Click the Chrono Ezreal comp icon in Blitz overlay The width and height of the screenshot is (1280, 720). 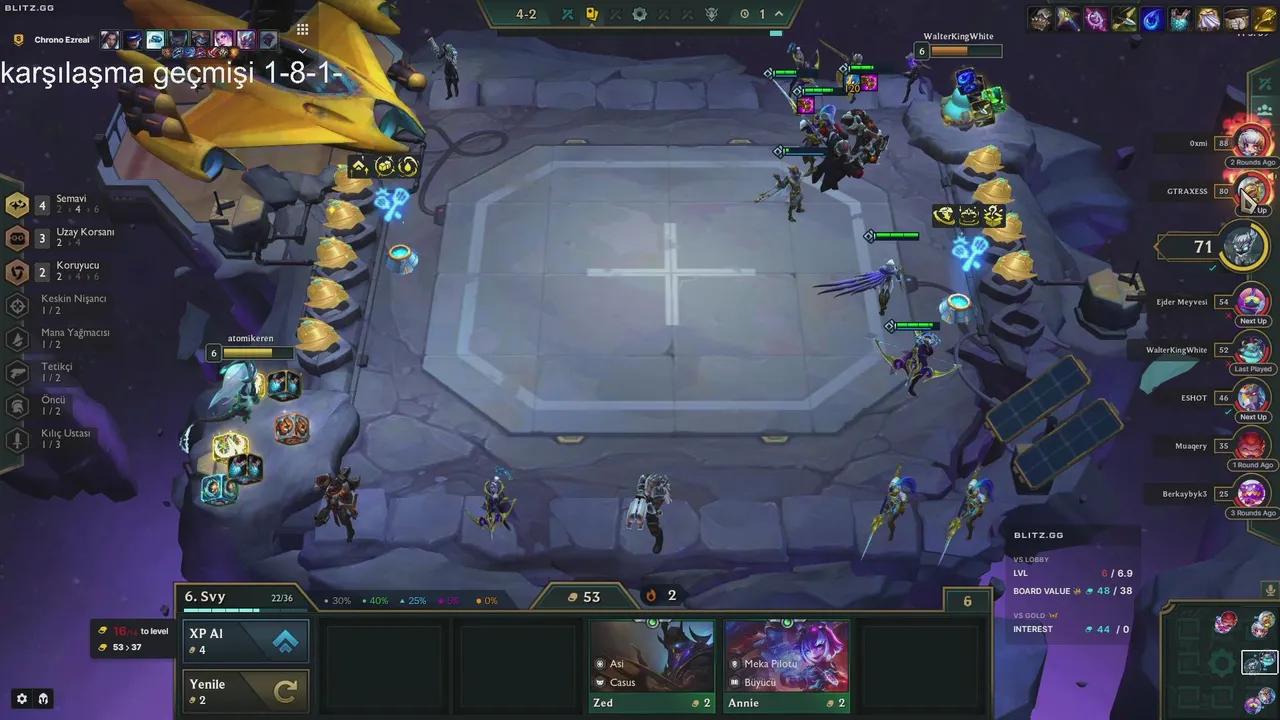pyautogui.click(x=19, y=39)
